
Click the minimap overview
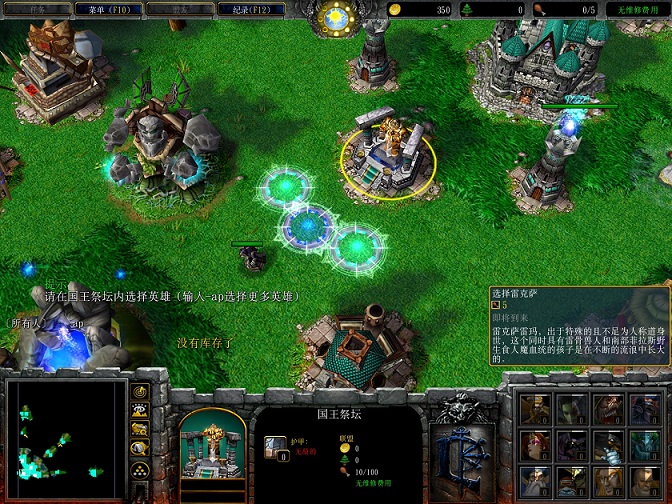pos(64,440)
